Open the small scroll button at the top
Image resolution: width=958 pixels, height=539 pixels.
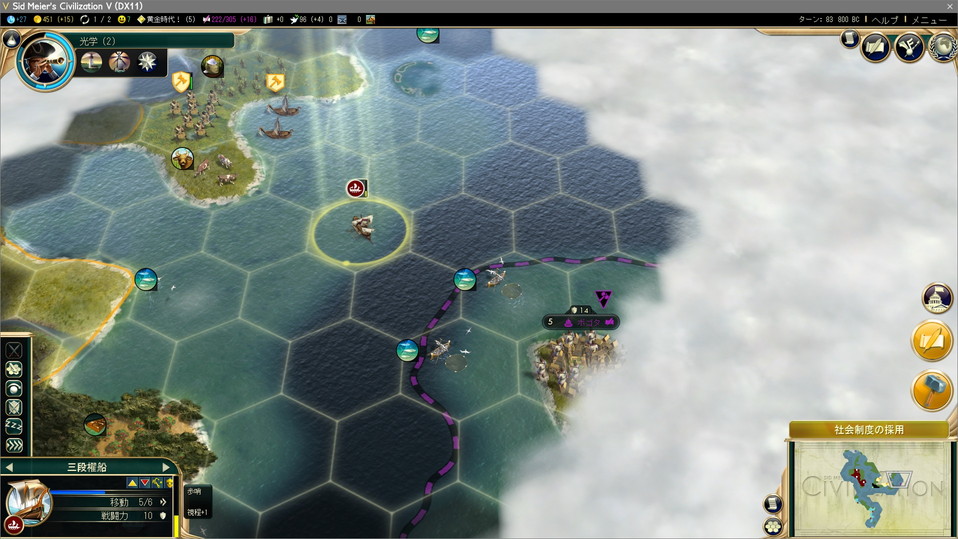point(849,39)
